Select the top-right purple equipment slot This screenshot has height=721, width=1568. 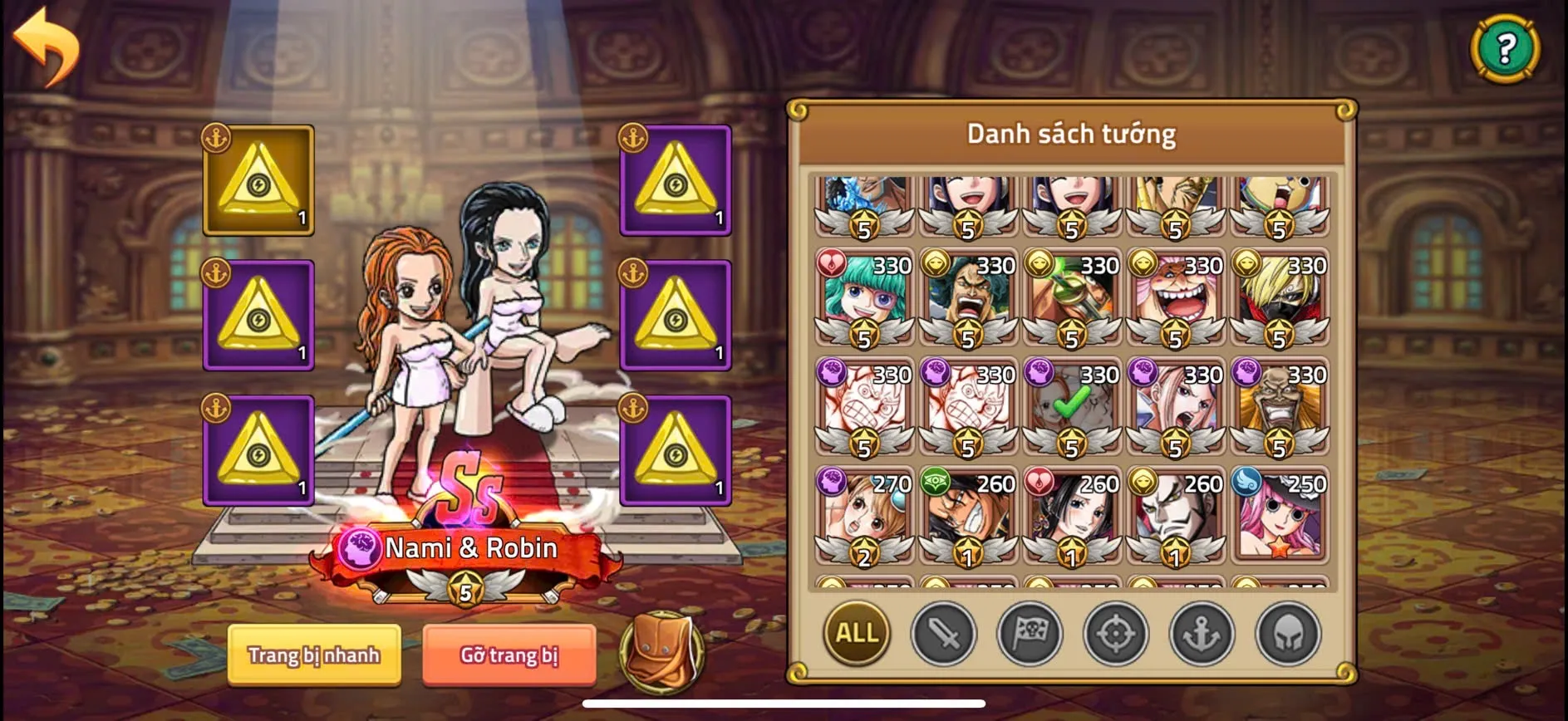point(676,180)
